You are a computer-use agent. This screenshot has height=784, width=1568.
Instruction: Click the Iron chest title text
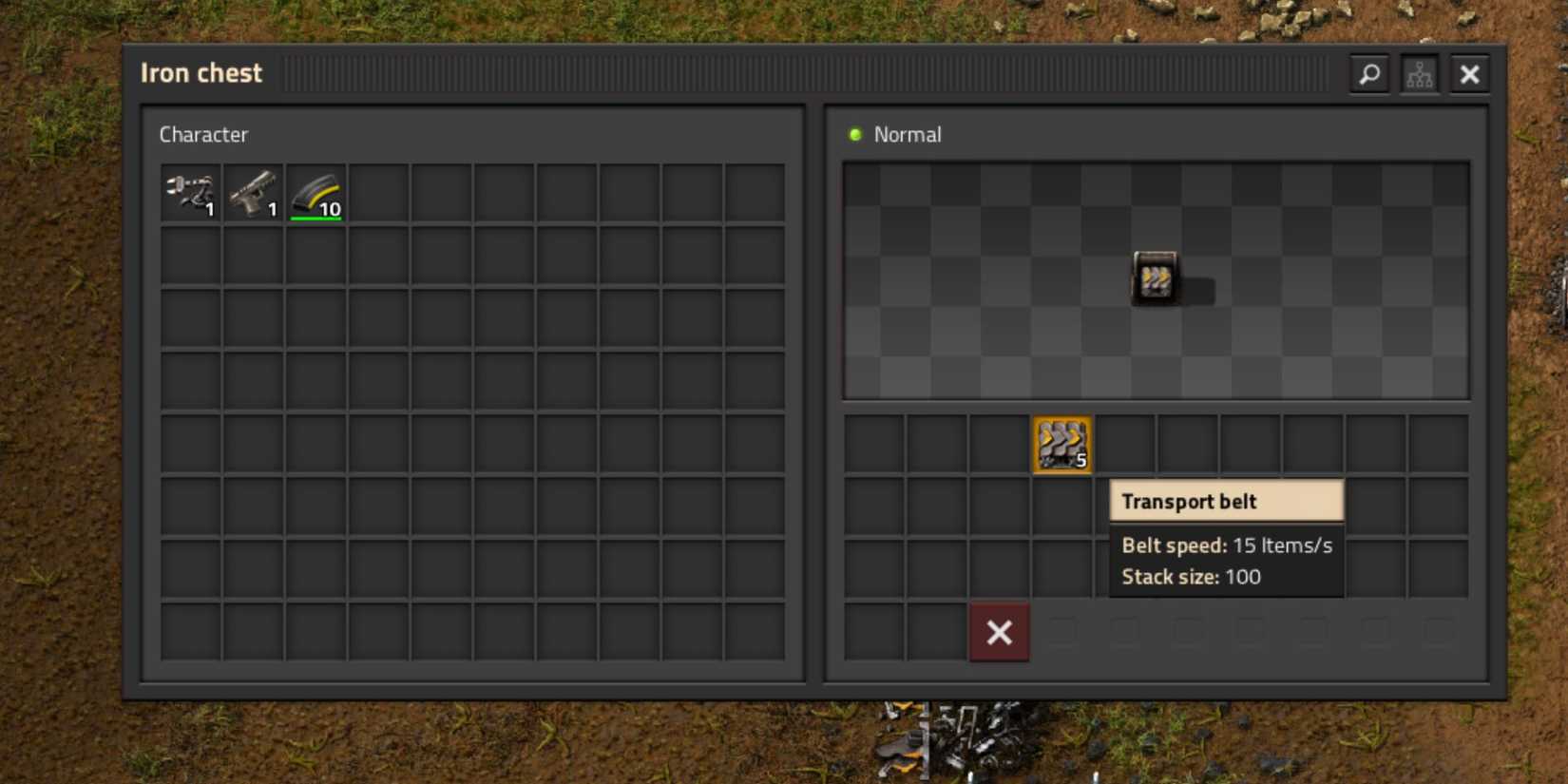click(x=201, y=72)
